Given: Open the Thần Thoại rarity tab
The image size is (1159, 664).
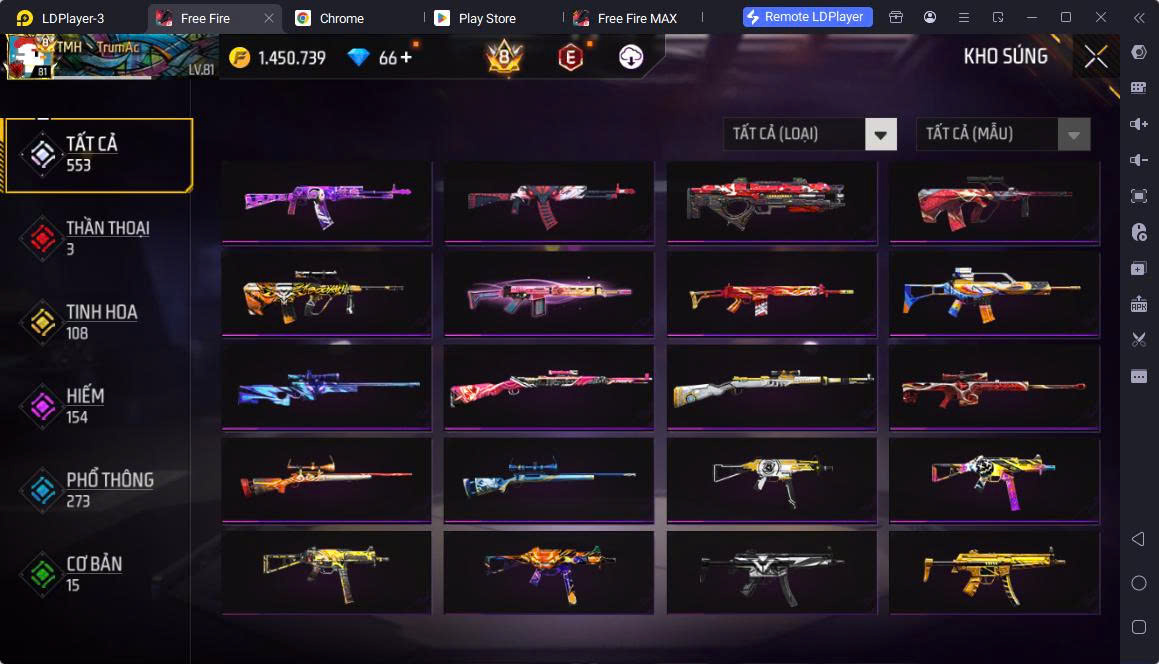Looking at the screenshot, I should [98, 237].
